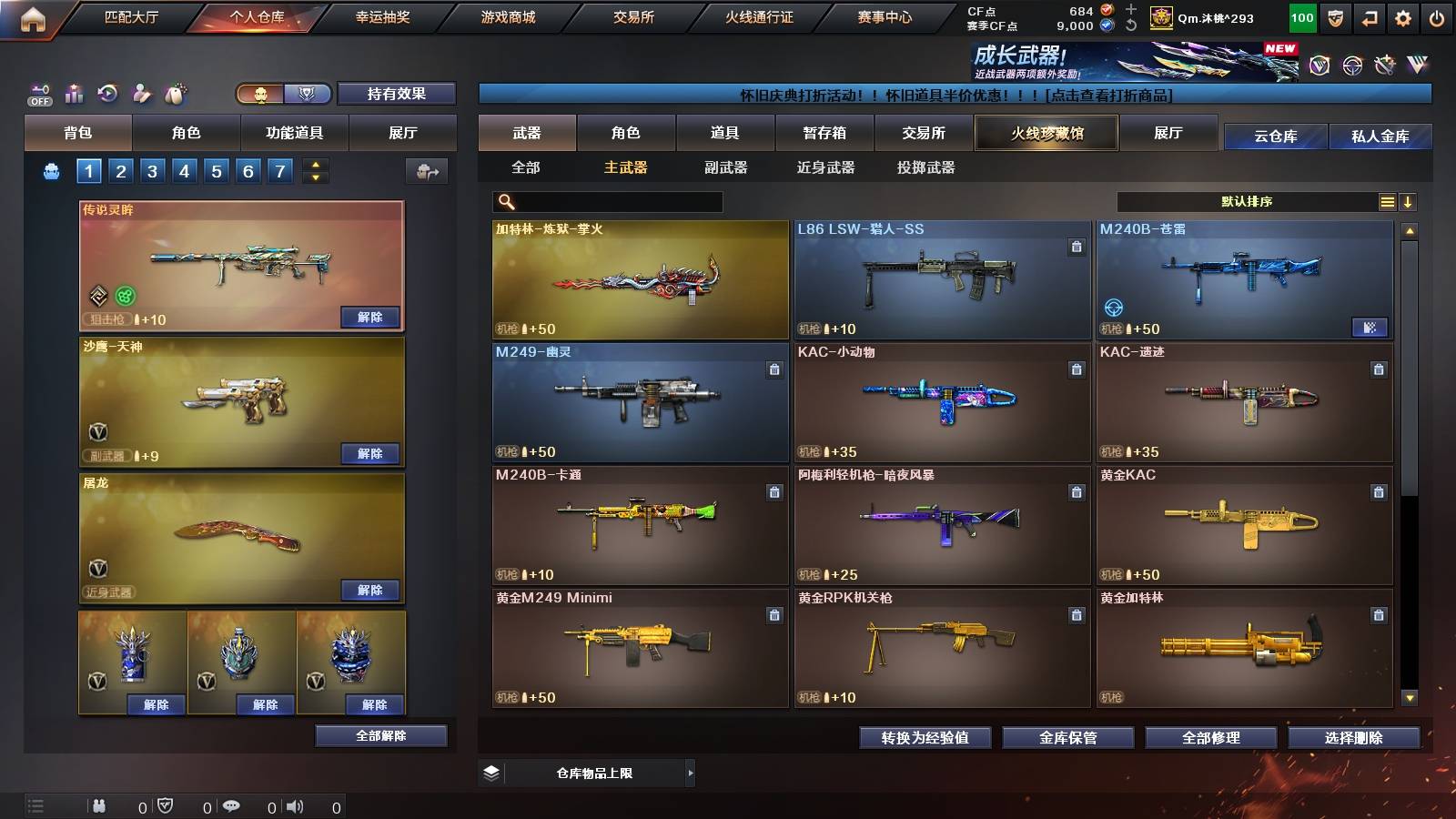
Task: Click the list view icon beside 默认排序
Action: pos(1386,201)
